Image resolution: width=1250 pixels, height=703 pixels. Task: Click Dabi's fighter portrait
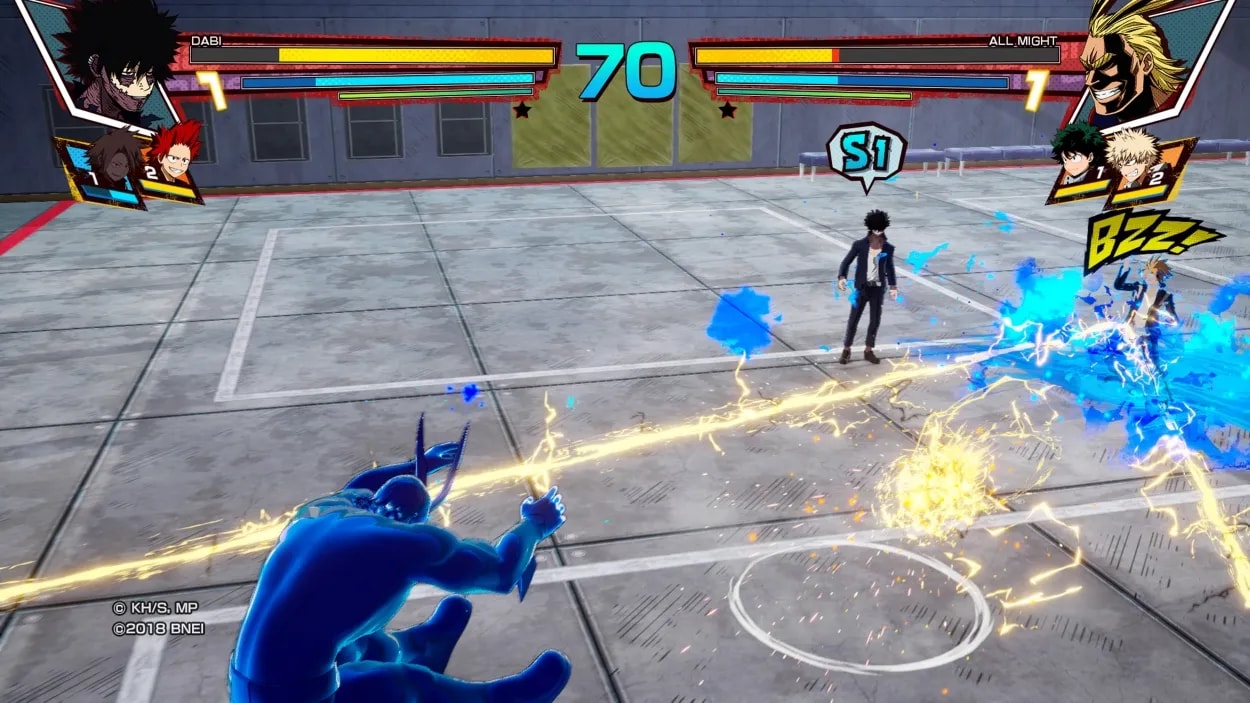click(108, 62)
